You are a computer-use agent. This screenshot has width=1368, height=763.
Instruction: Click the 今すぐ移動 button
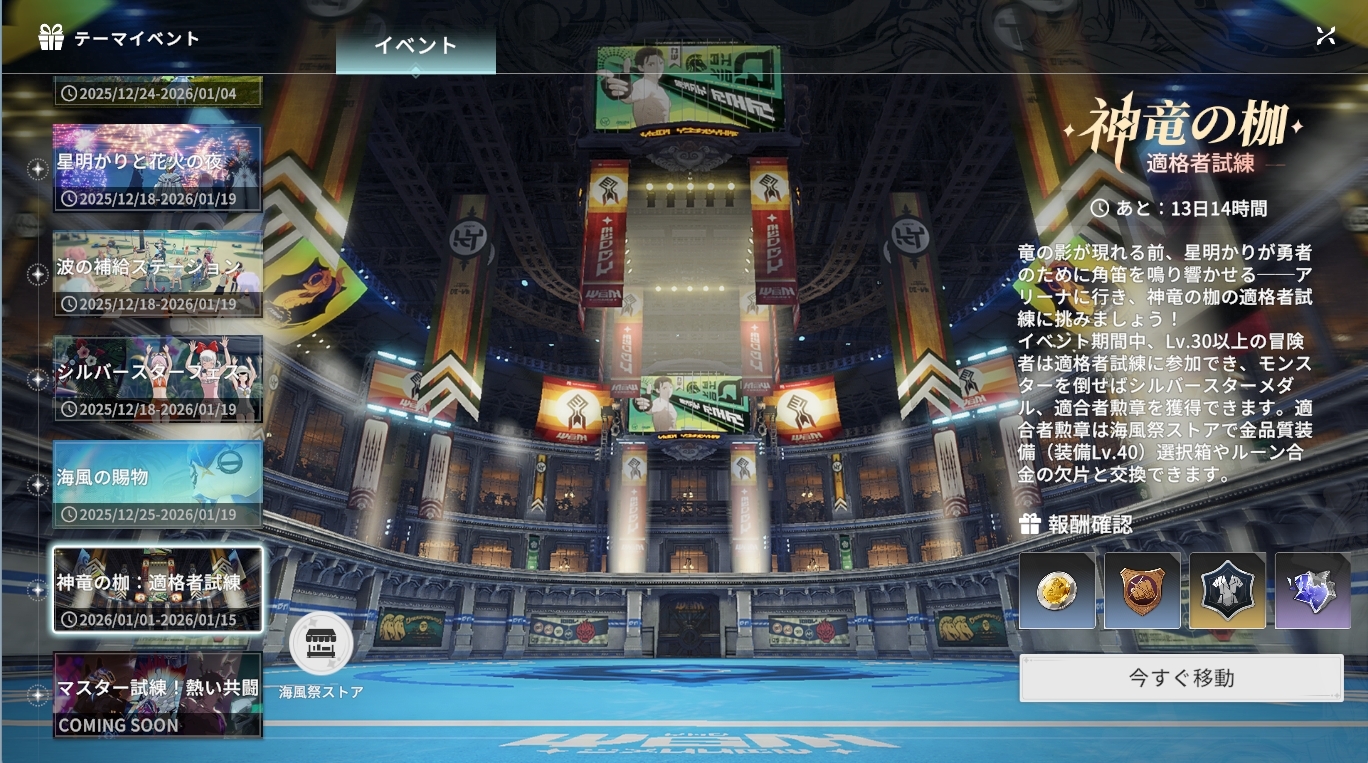(1181, 678)
